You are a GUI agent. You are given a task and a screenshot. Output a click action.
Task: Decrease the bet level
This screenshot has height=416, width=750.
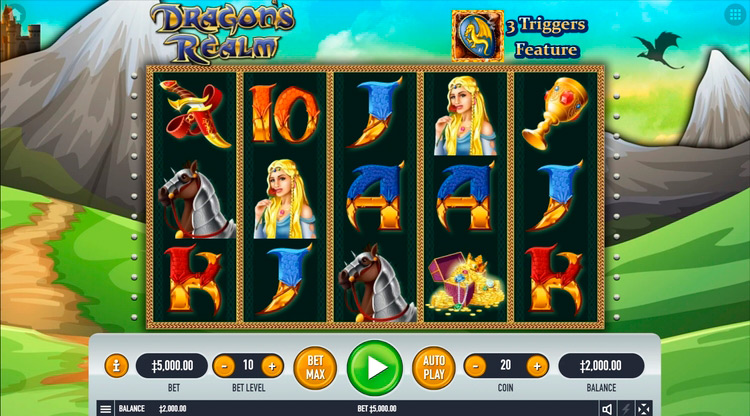click(224, 366)
